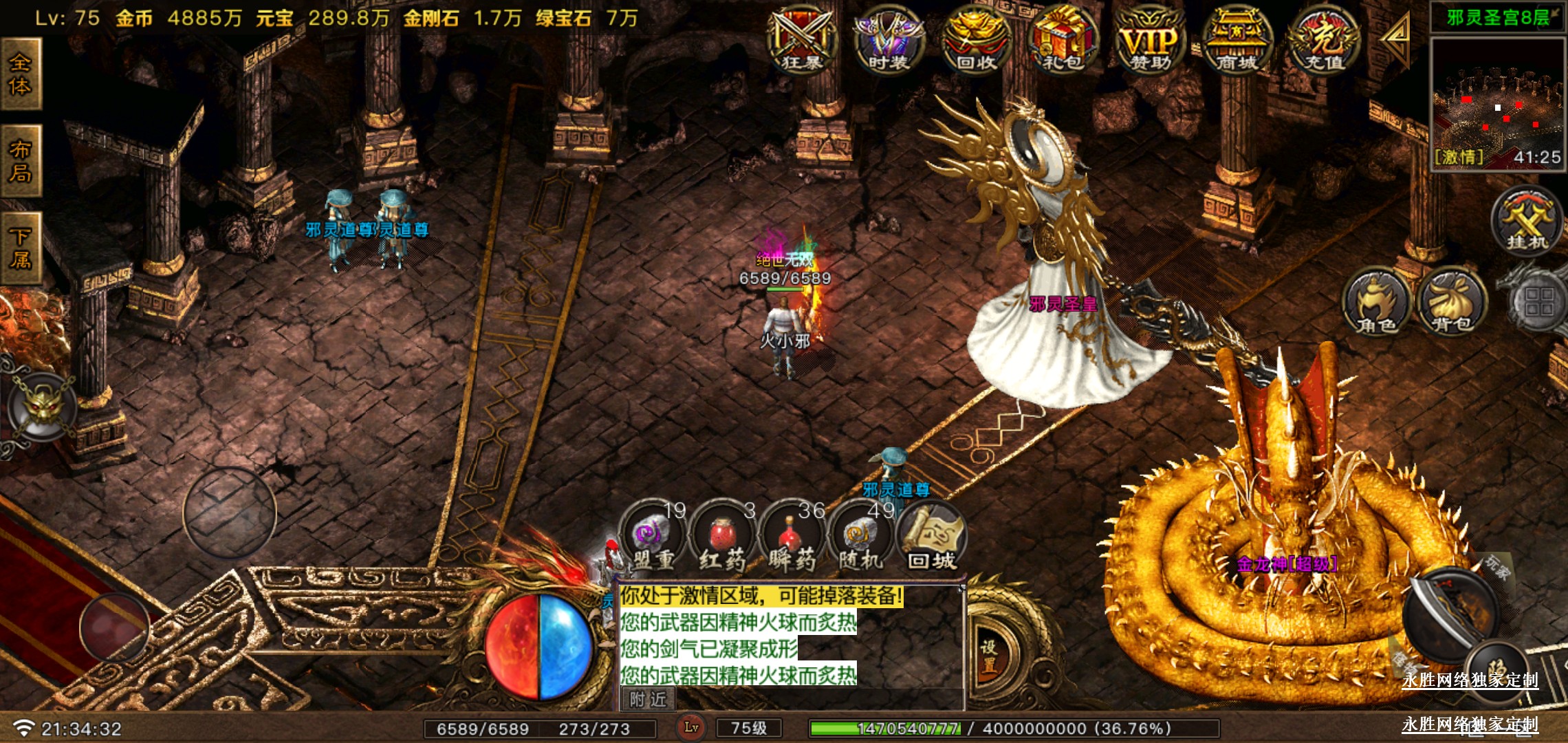This screenshot has width=1568, height=743.
Task: Open the VIP 赞助 sponsor menu
Action: (x=1150, y=40)
